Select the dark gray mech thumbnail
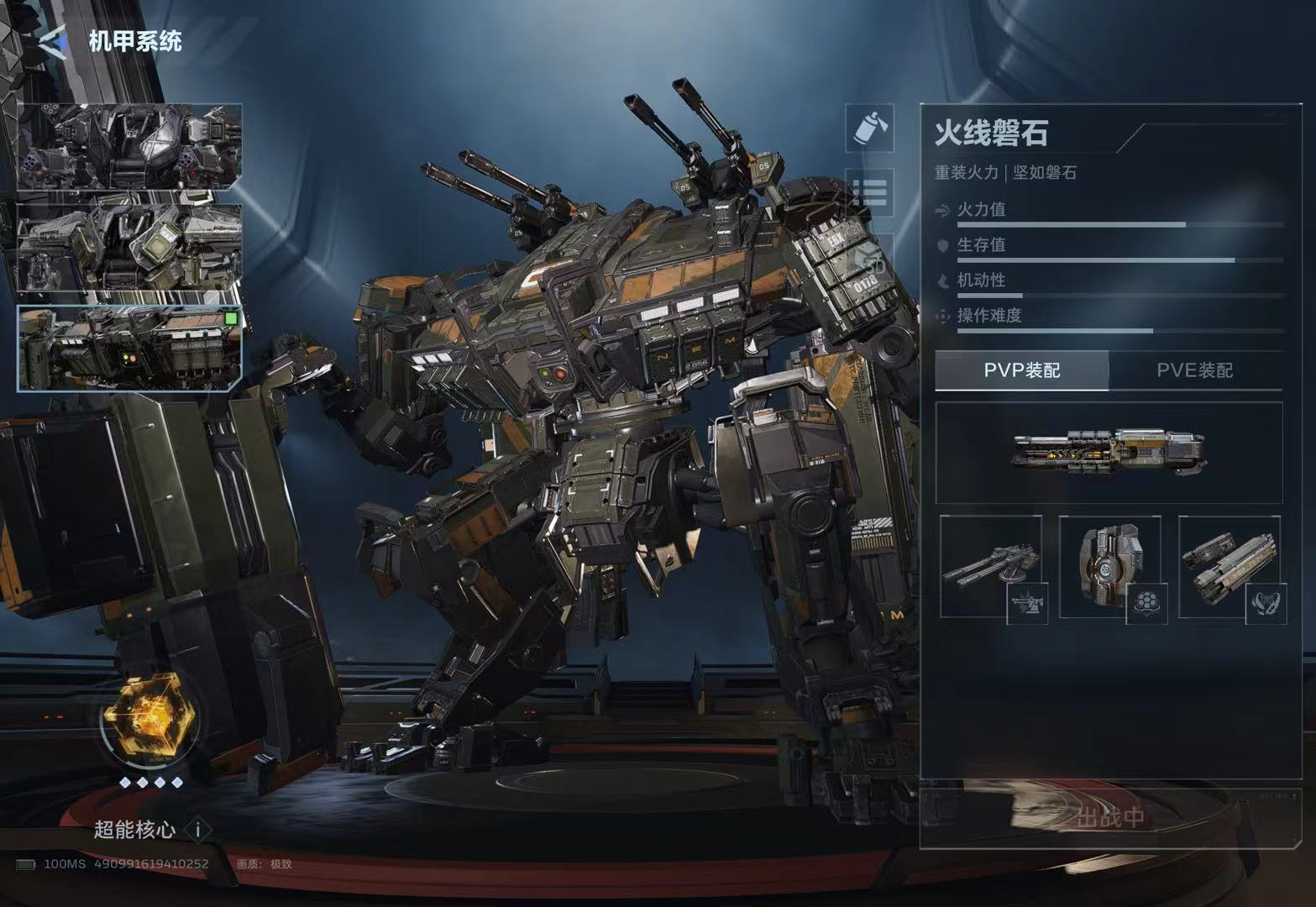 click(130, 147)
